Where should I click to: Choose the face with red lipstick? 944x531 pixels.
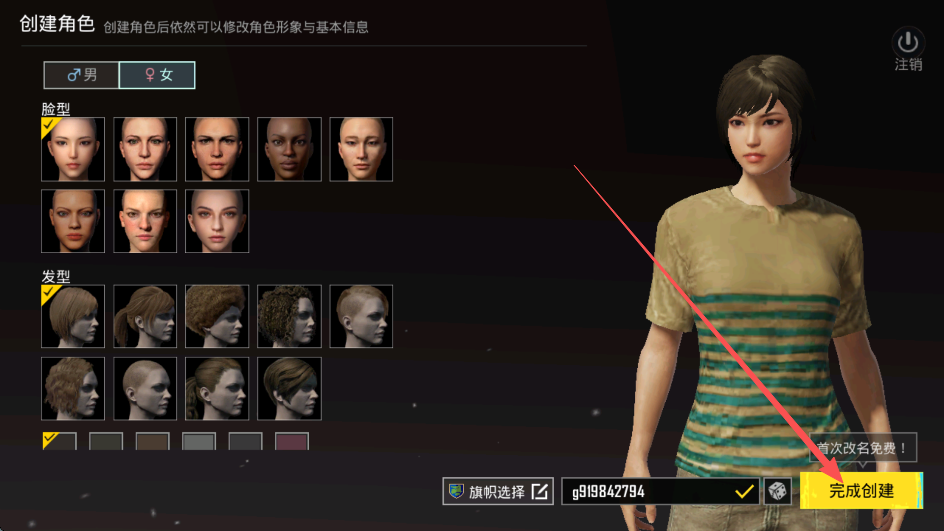pyautogui.click(x=73, y=221)
